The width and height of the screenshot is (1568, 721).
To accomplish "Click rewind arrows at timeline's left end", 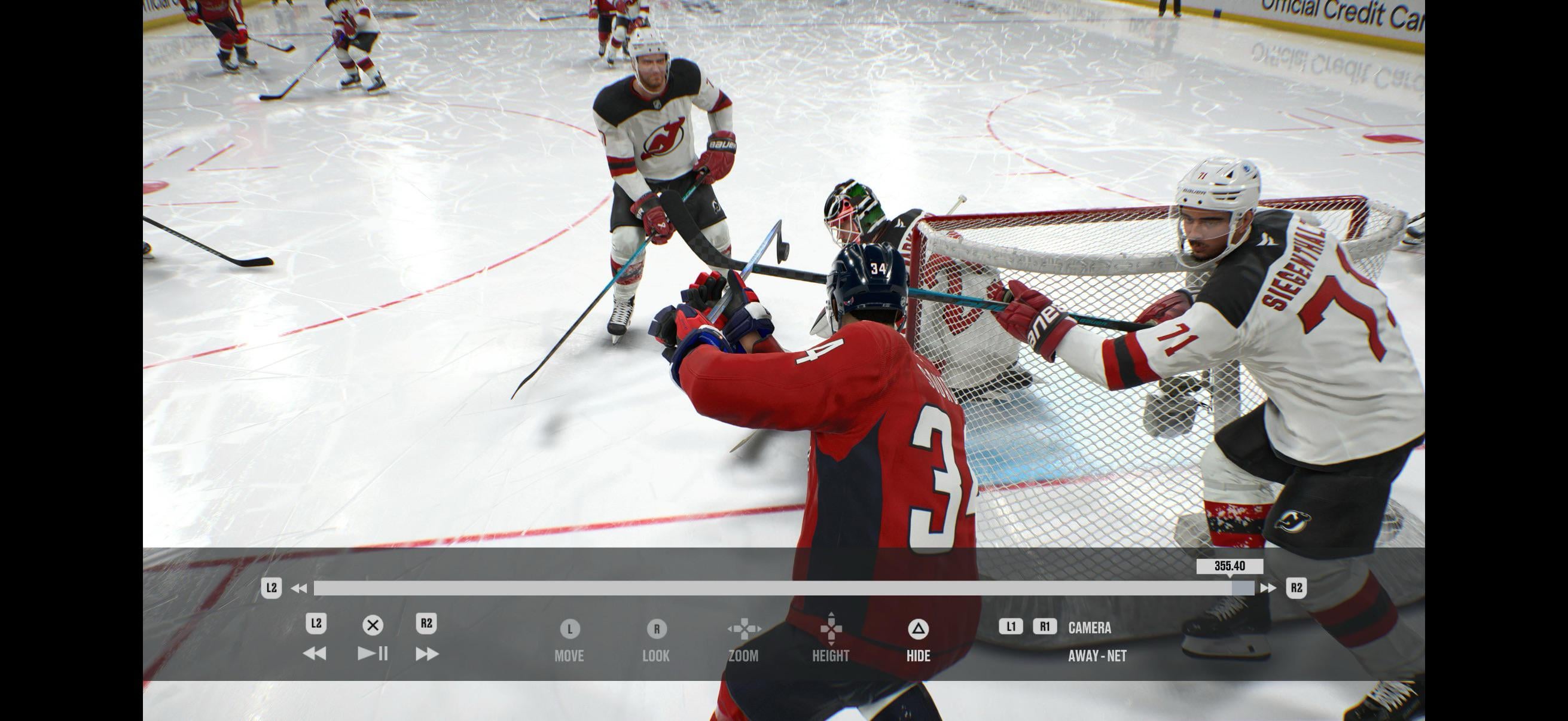I will (x=299, y=588).
